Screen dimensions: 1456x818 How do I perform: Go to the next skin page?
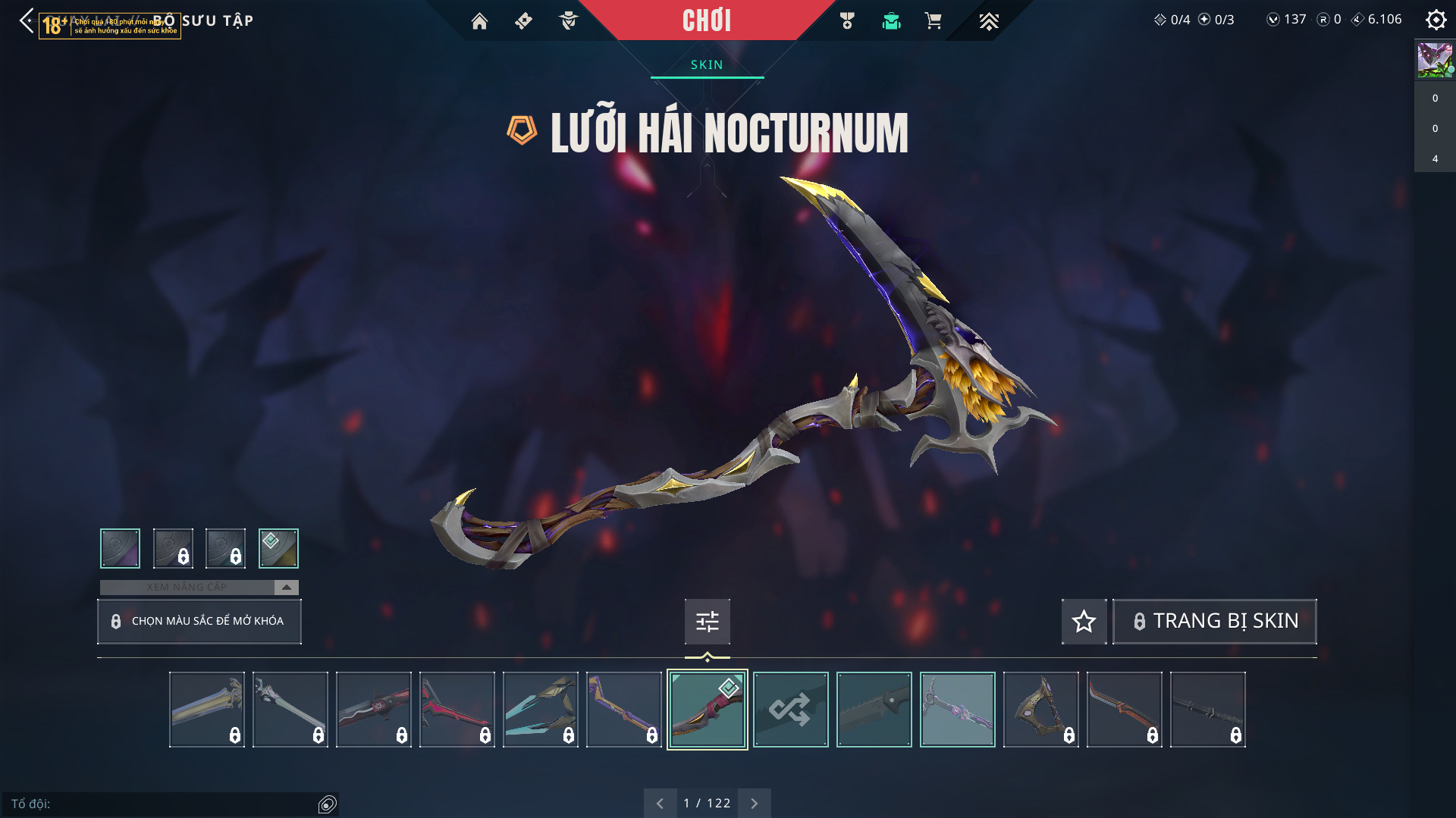click(754, 803)
